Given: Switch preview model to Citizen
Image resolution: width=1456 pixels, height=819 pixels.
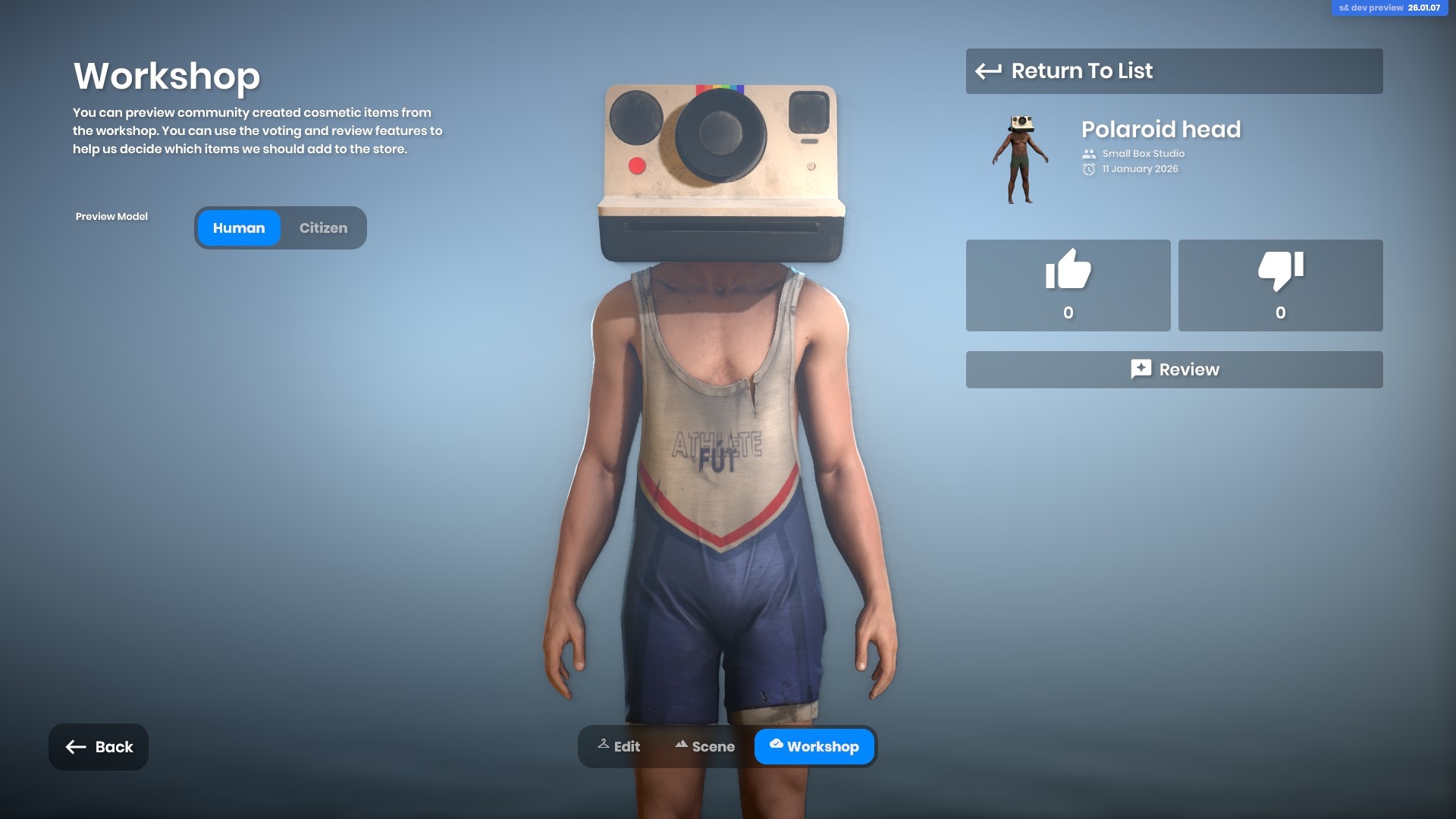Looking at the screenshot, I should pos(323,228).
